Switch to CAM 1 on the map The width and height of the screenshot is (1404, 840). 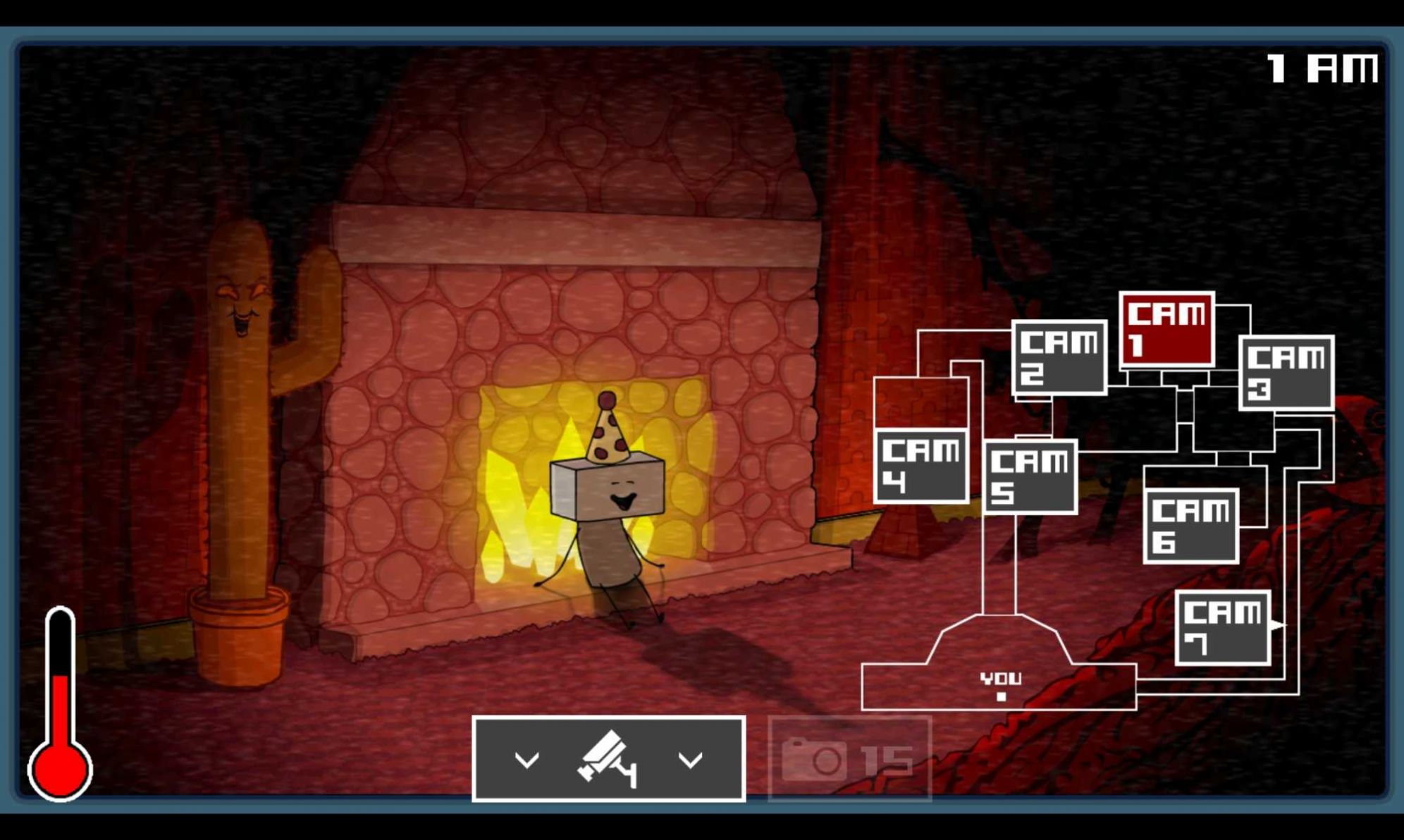coord(1166,329)
